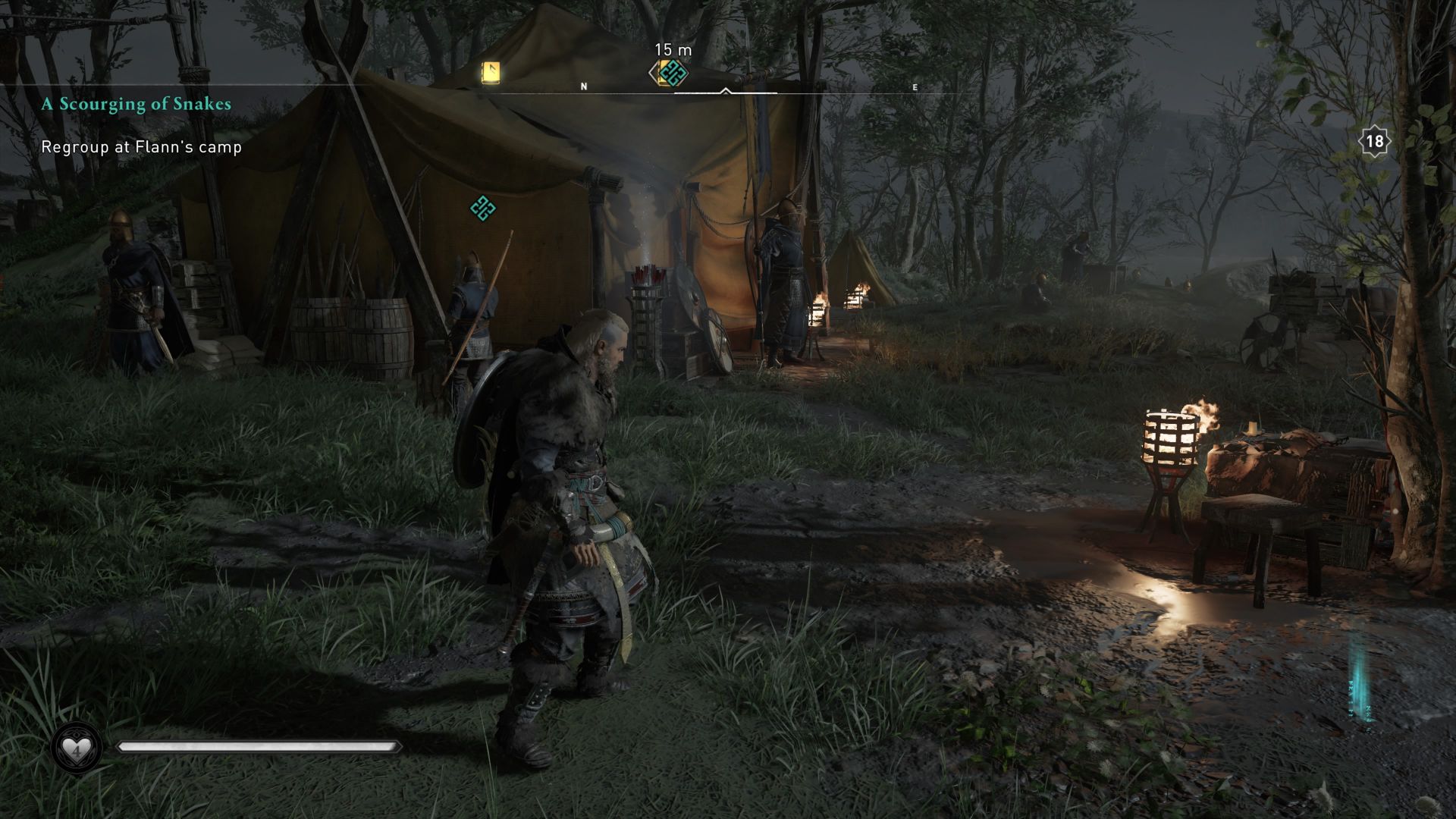This screenshot has width=1456, height=819.
Task: Select the green quest marker on the compass
Action: pos(671,71)
